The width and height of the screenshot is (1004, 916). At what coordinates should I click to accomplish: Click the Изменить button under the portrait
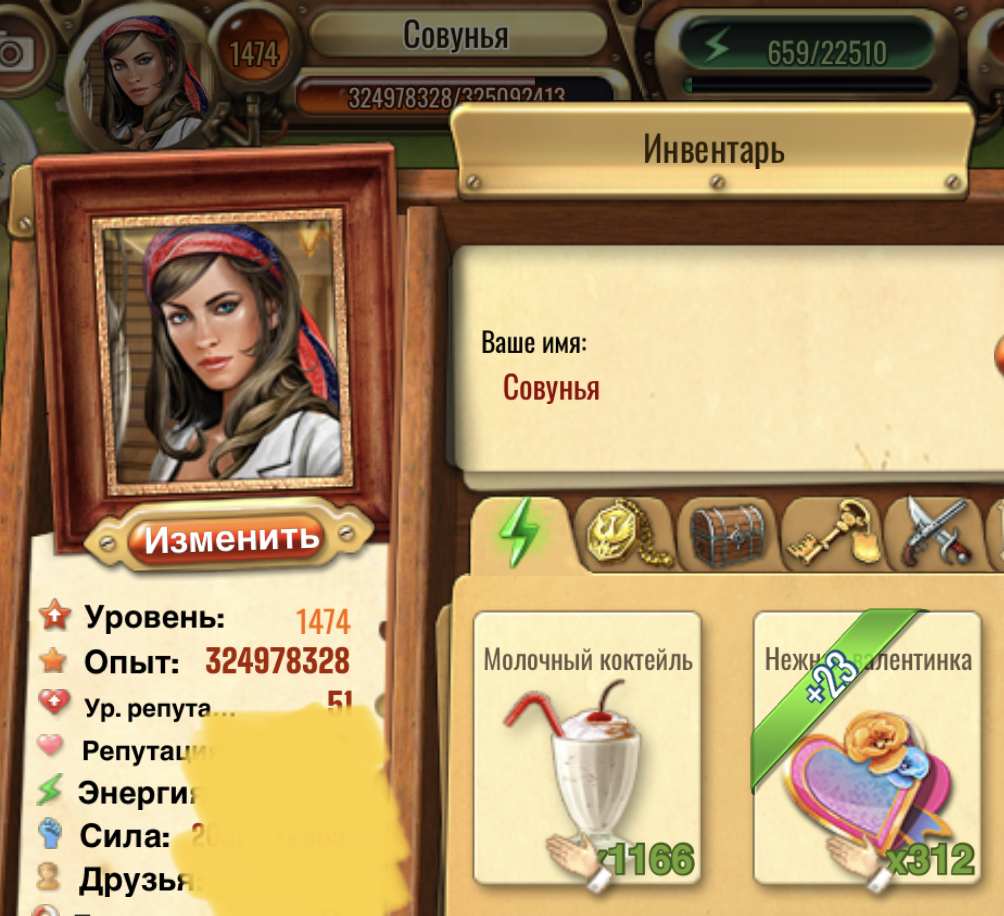pos(232,538)
